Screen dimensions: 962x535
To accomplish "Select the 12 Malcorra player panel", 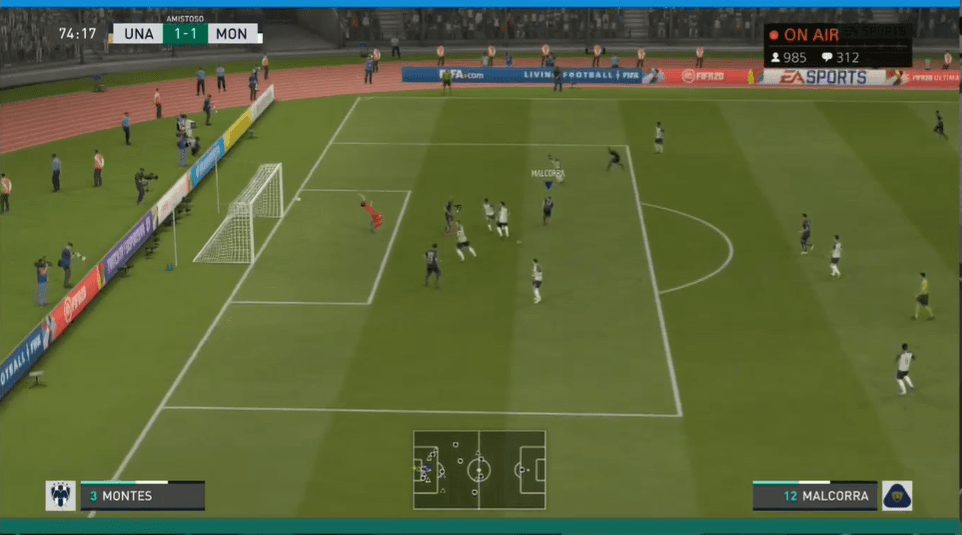I will 815,496.
